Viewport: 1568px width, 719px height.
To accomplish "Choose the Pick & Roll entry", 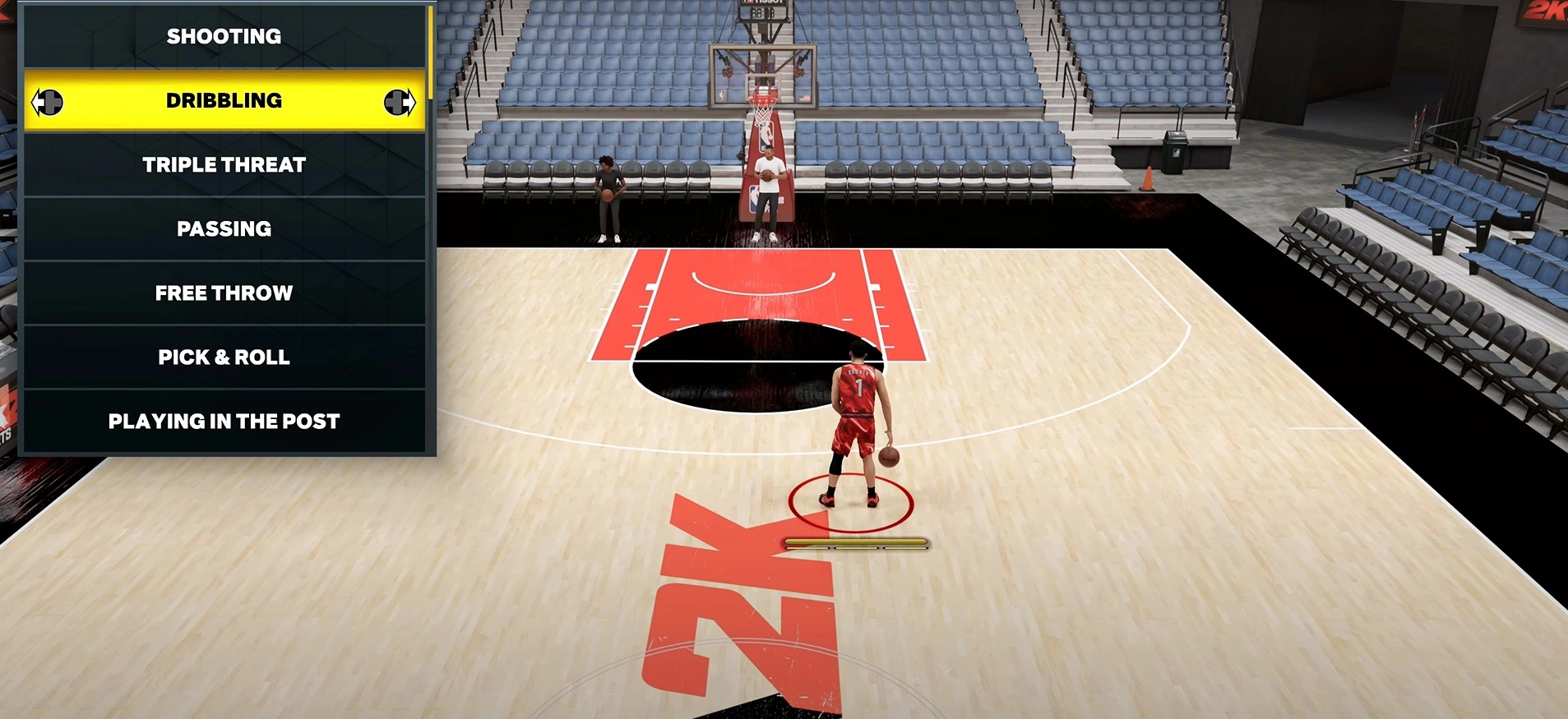I will tap(224, 357).
